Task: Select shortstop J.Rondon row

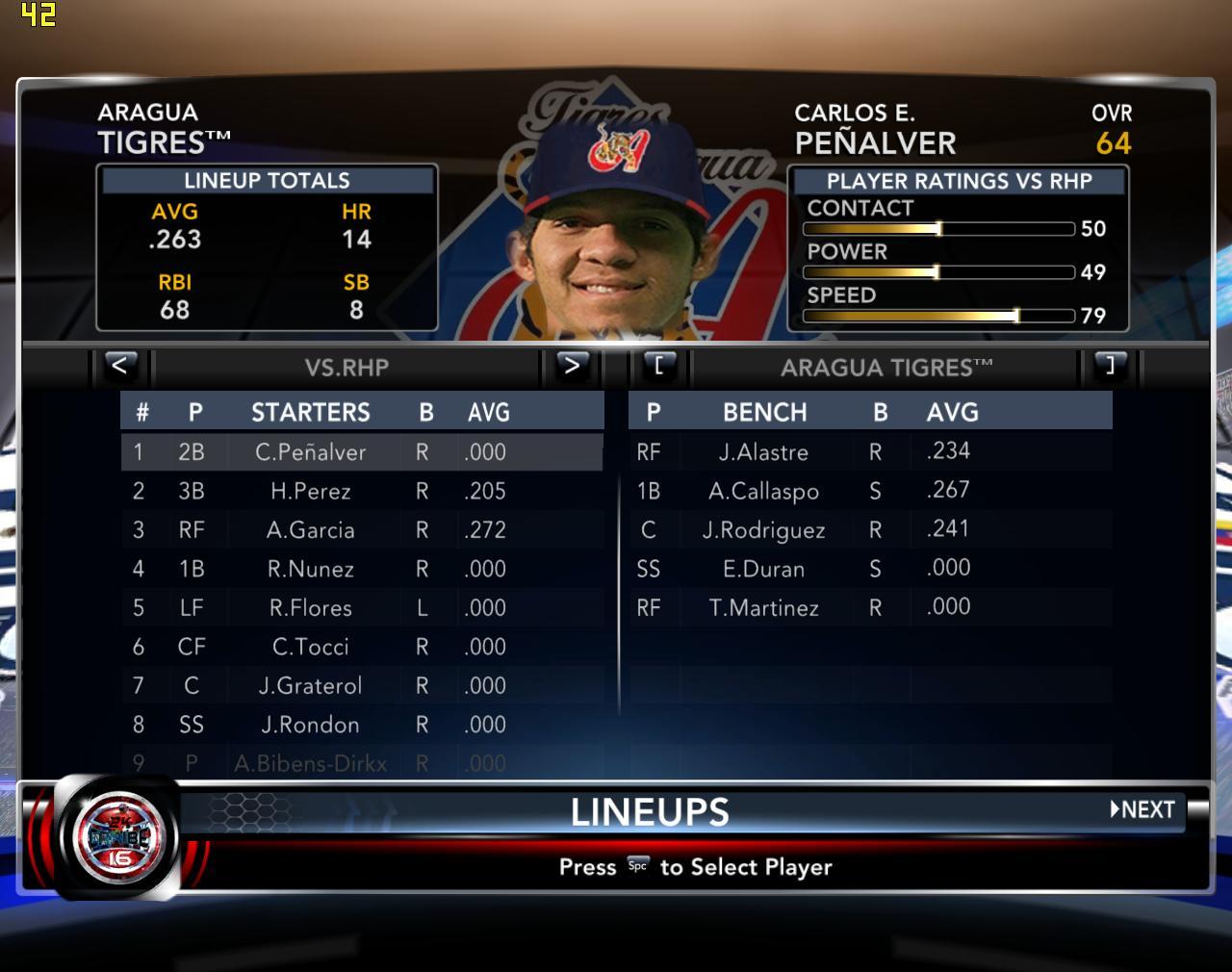Action: point(310,725)
